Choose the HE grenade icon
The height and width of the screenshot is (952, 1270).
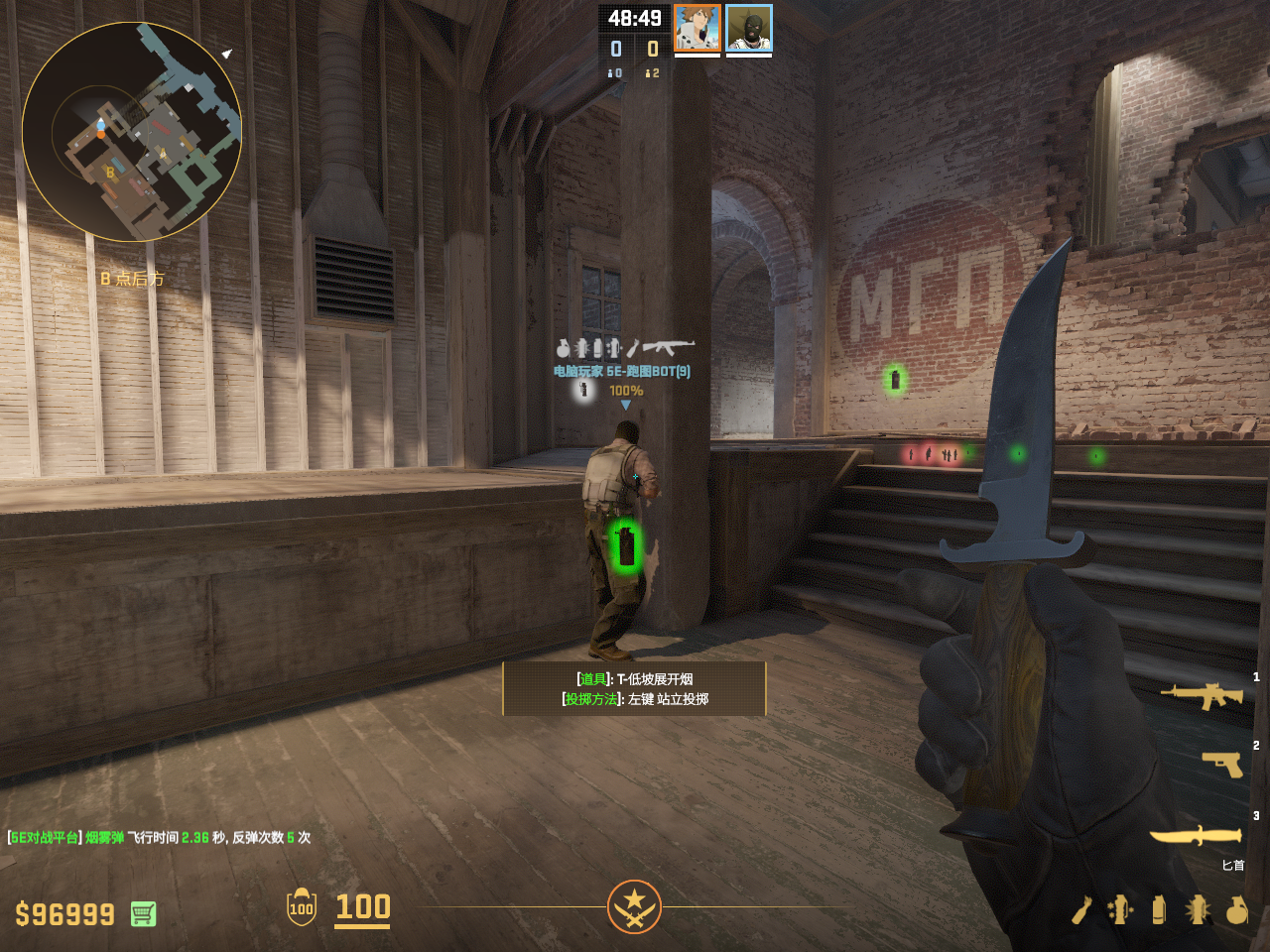pos(1236,909)
